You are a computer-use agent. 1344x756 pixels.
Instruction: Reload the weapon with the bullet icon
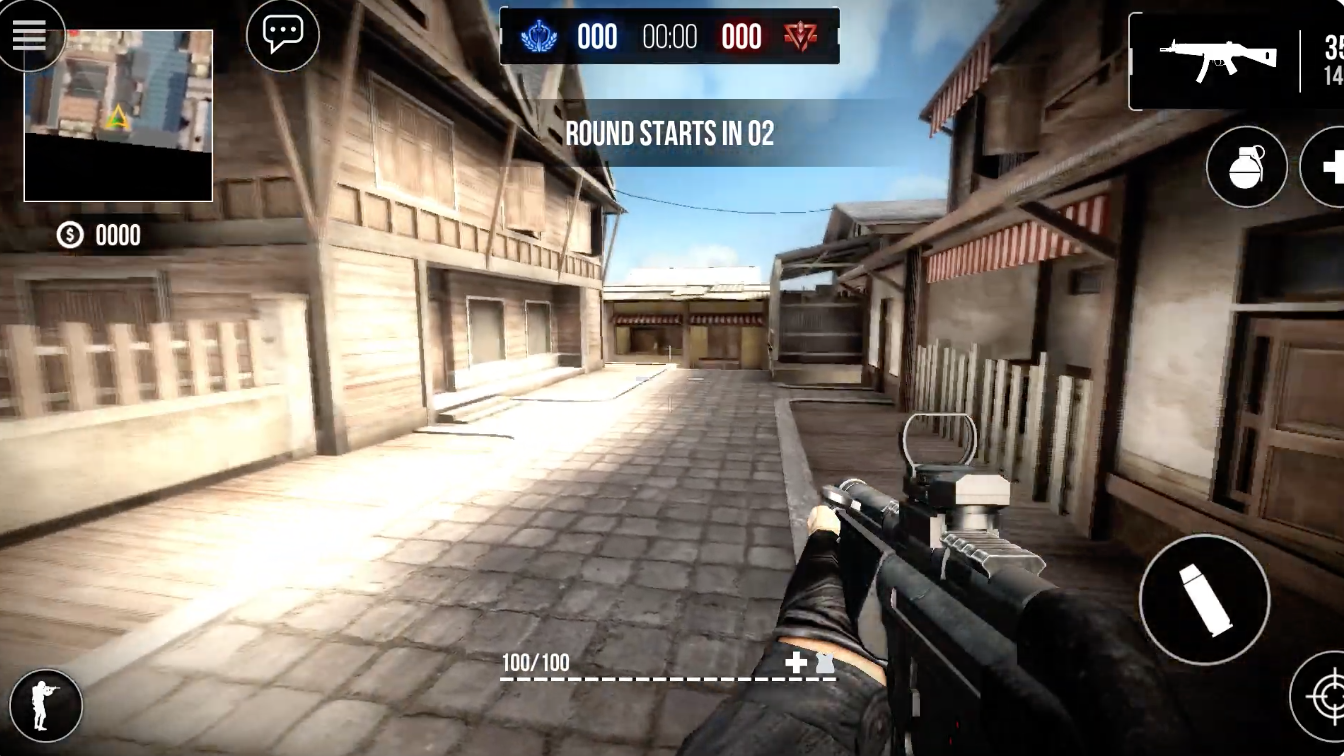point(1204,598)
